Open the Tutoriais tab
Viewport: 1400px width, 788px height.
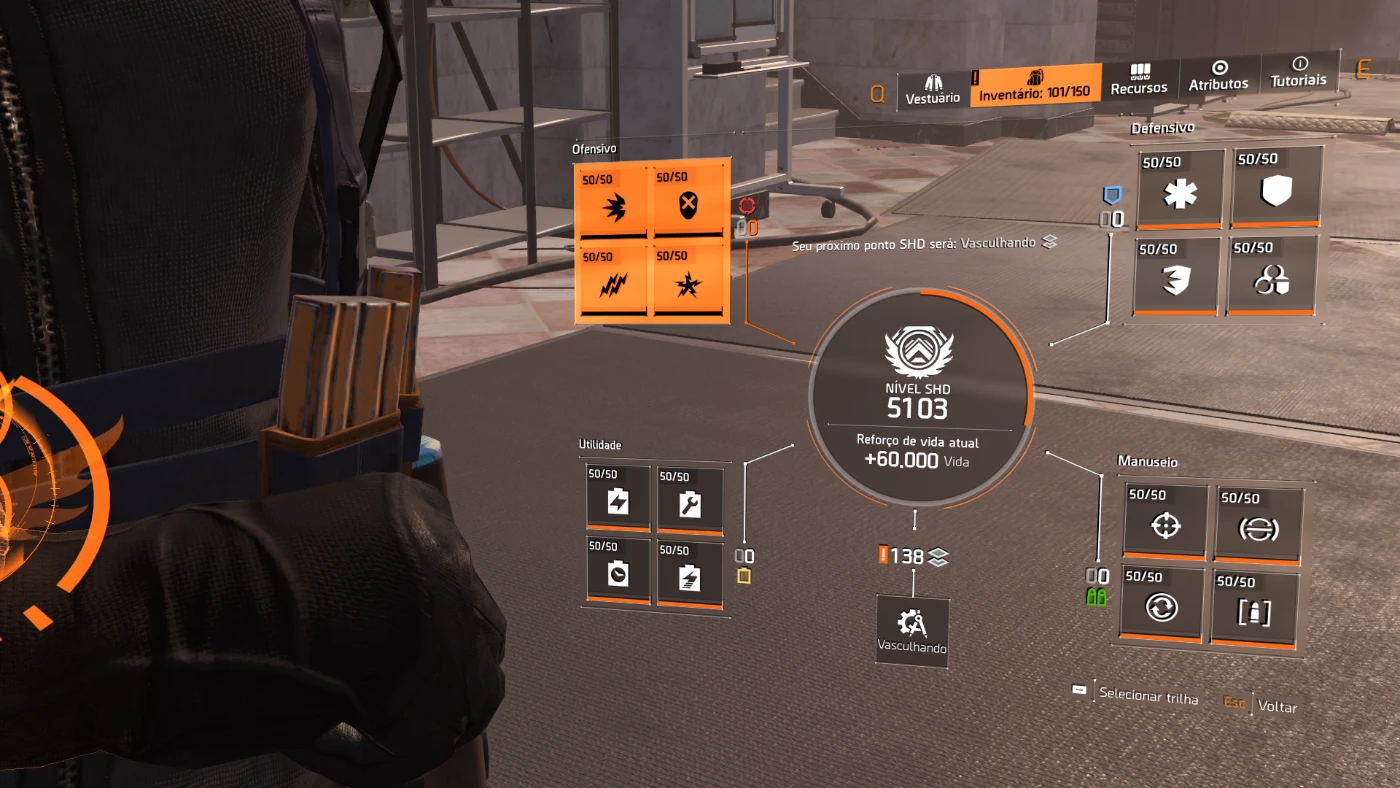pyautogui.click(x=1298, y=72)
